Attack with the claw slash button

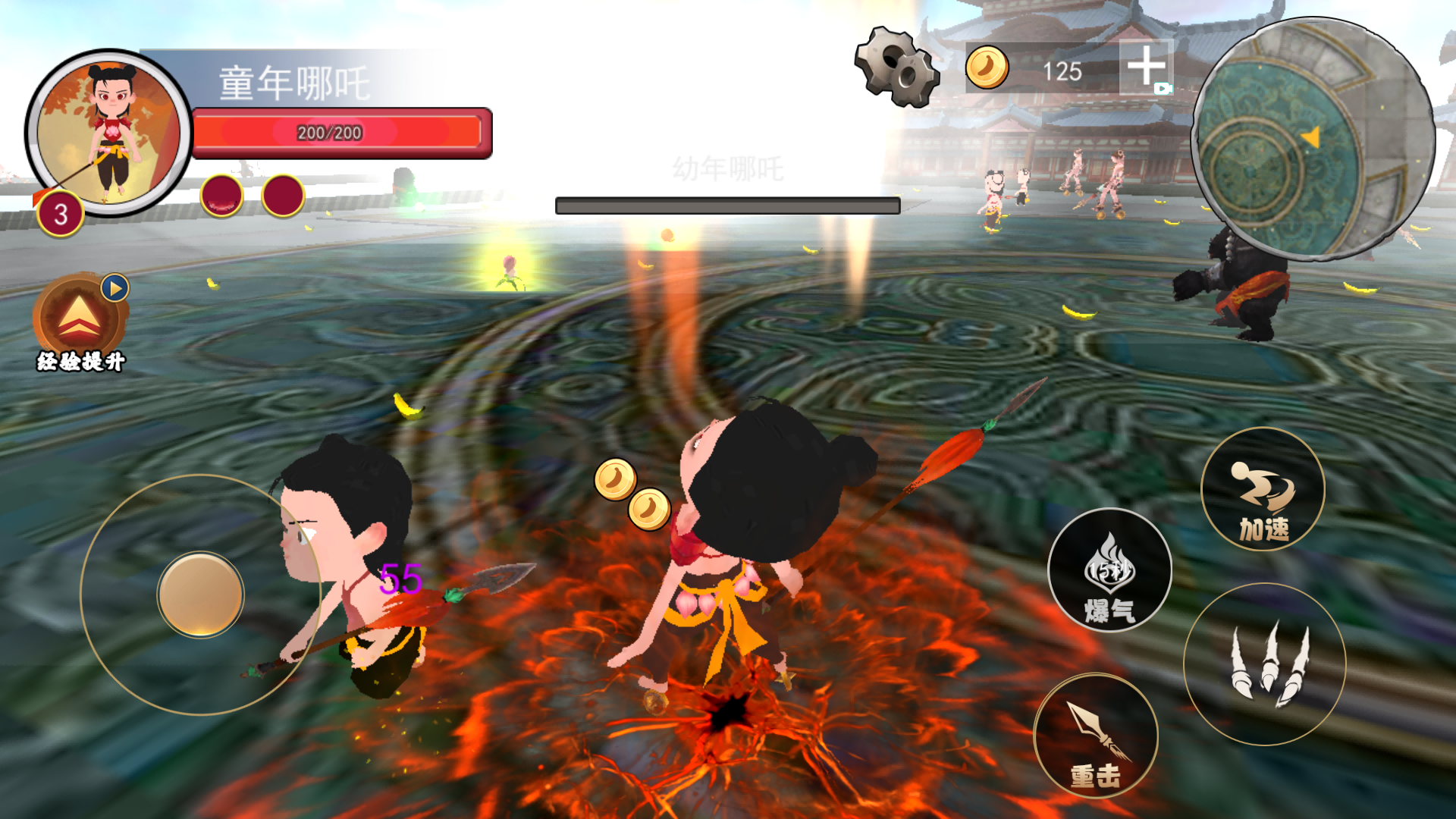(1264, 665)
